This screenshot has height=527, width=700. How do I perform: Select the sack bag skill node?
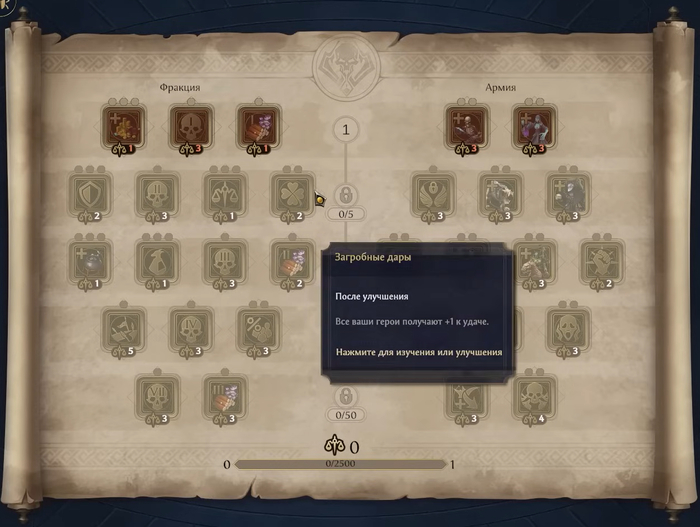point(157,261)
